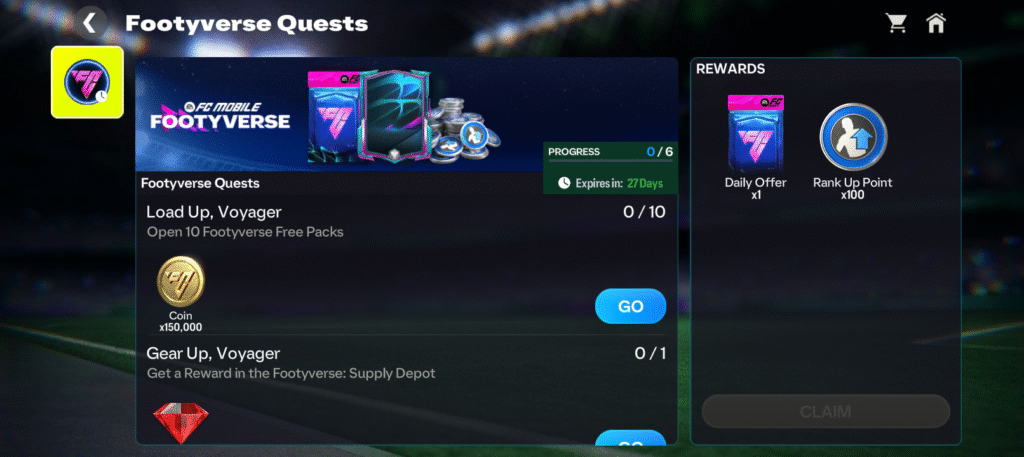Viewport: 1024px width, 457px height.
Task: Select the red gem reward icon
Action: tap(180, 424)
